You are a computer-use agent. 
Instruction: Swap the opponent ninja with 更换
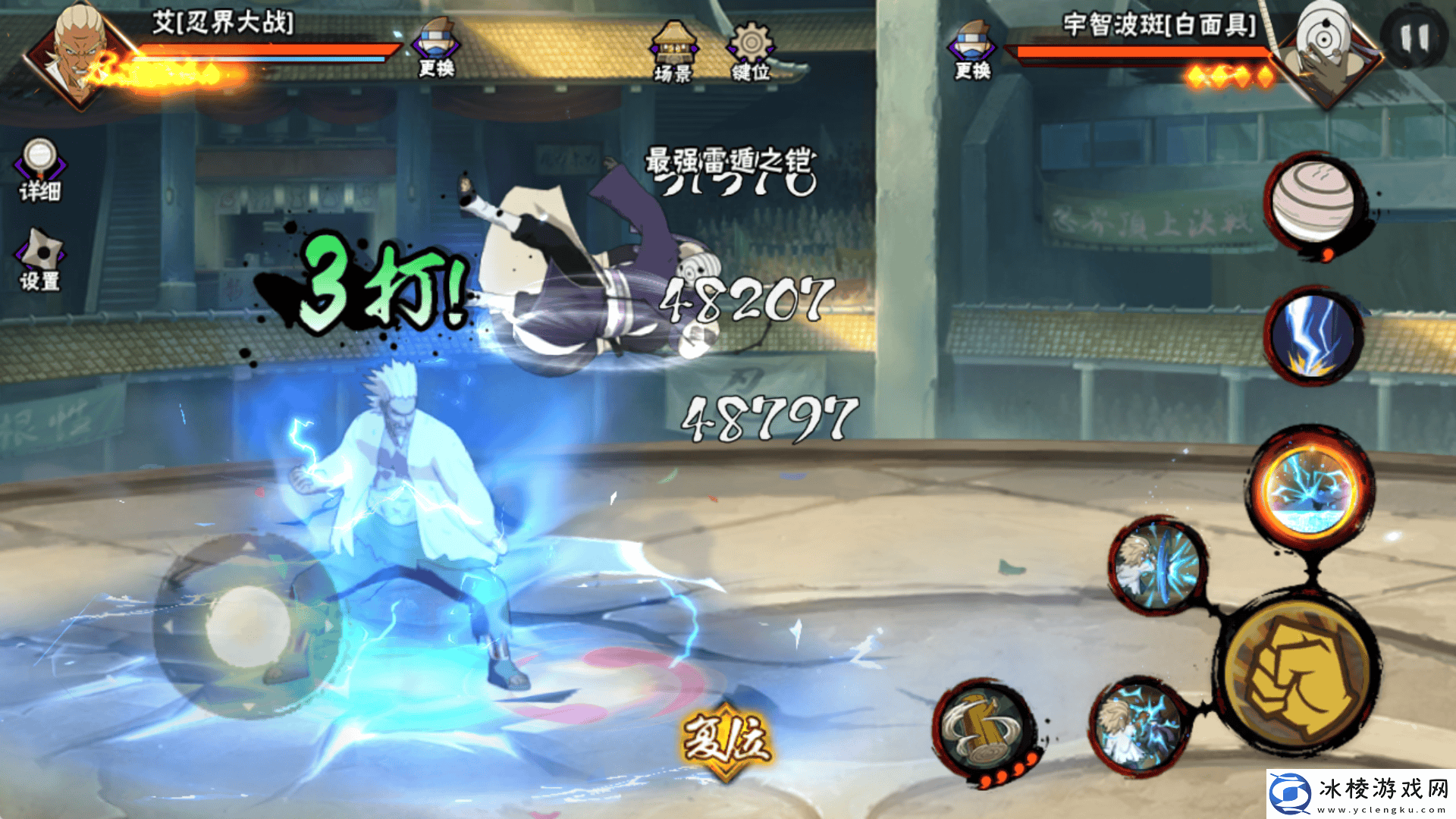click(972, 51)
